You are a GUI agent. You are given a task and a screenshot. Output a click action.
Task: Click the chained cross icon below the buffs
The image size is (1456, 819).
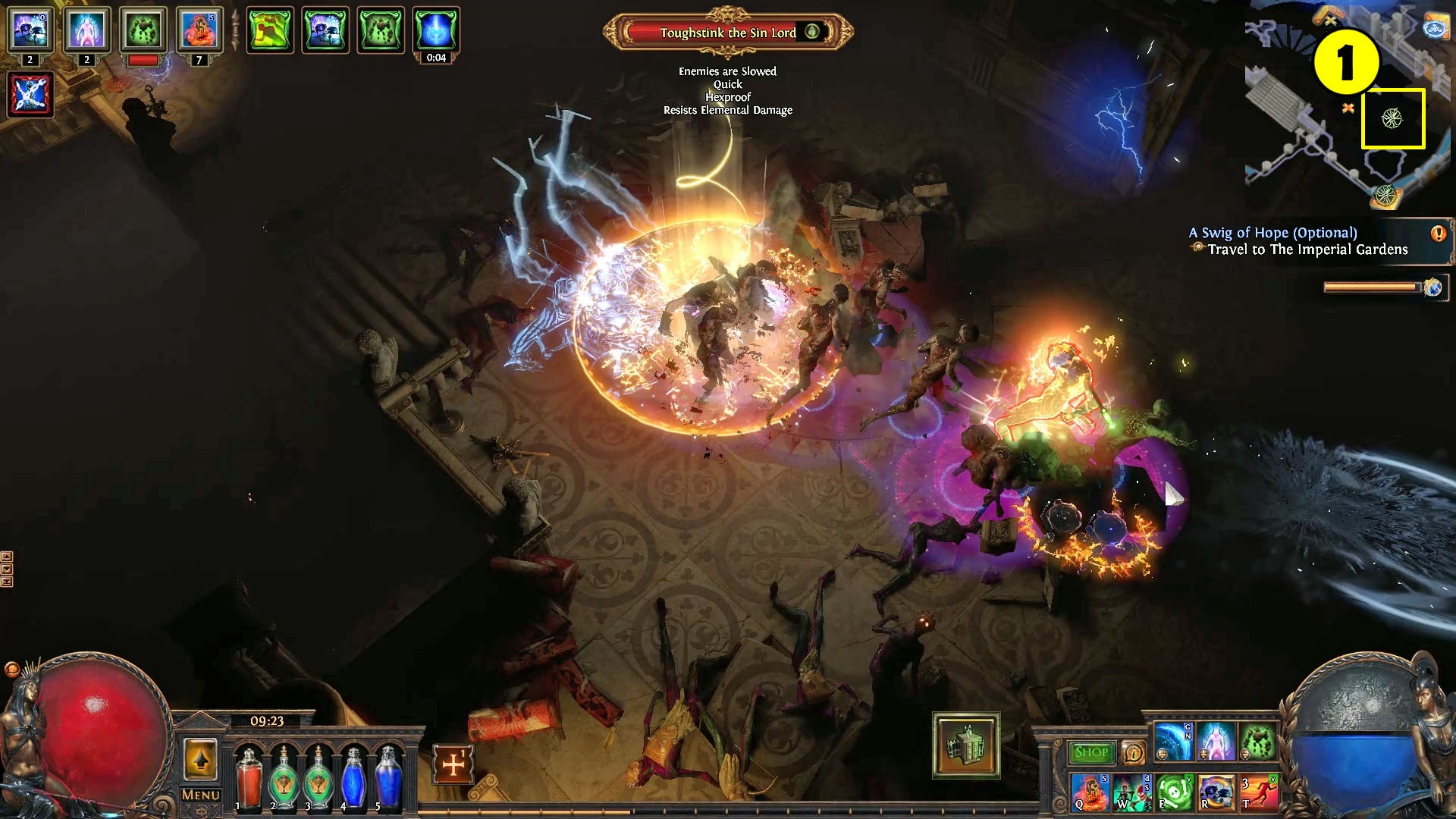31,96
